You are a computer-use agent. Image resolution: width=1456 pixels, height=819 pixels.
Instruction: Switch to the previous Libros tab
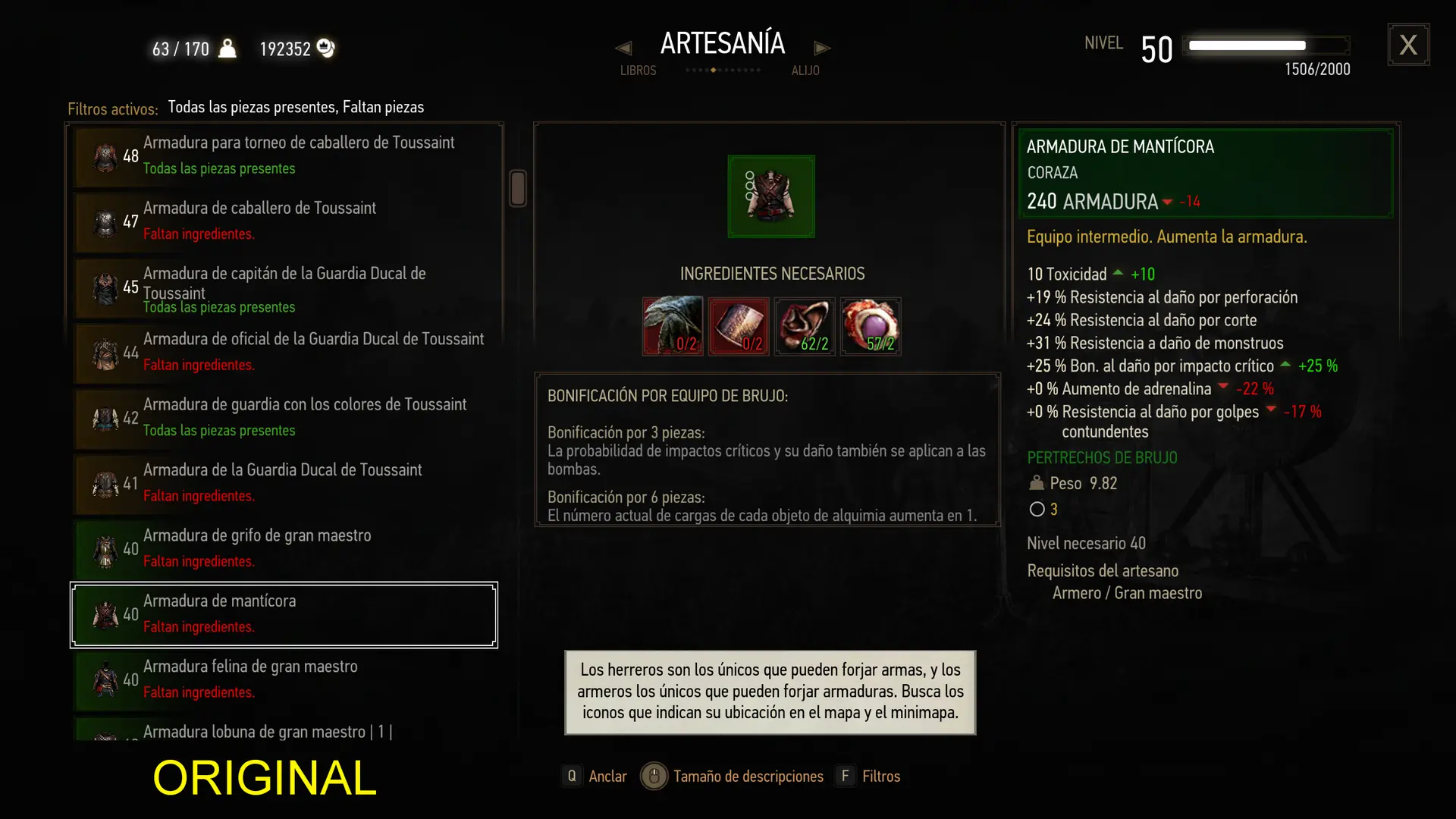tap(623, 49)
